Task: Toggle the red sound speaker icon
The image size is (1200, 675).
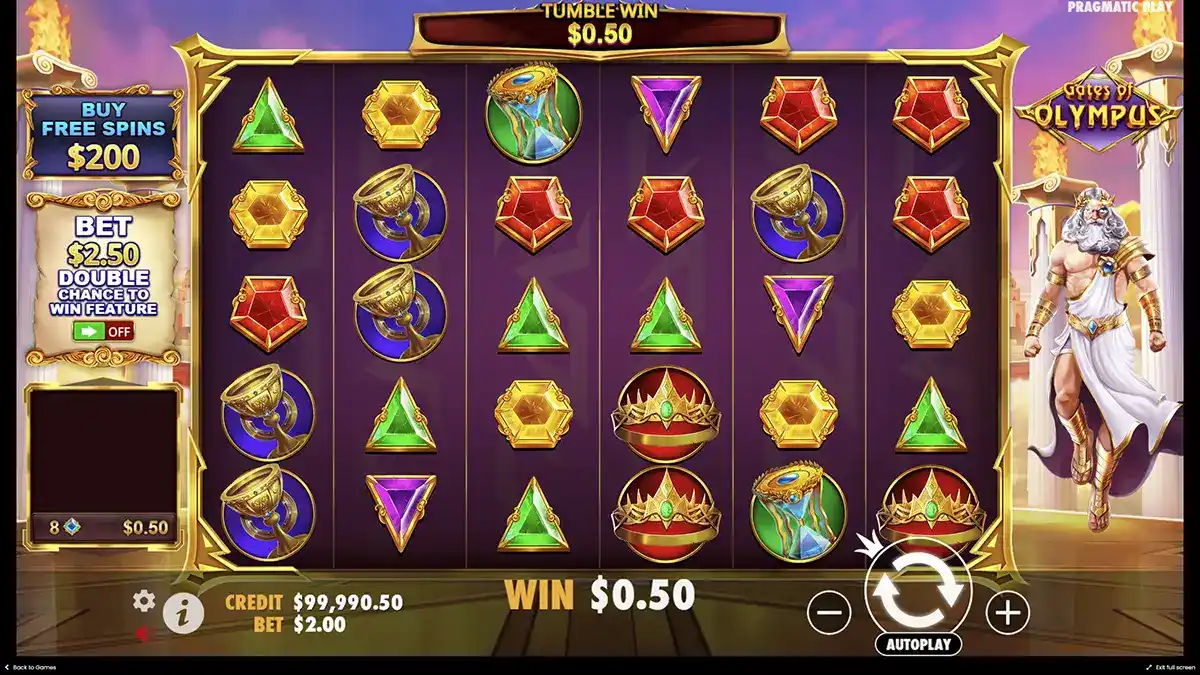Action: coord(145,633)
